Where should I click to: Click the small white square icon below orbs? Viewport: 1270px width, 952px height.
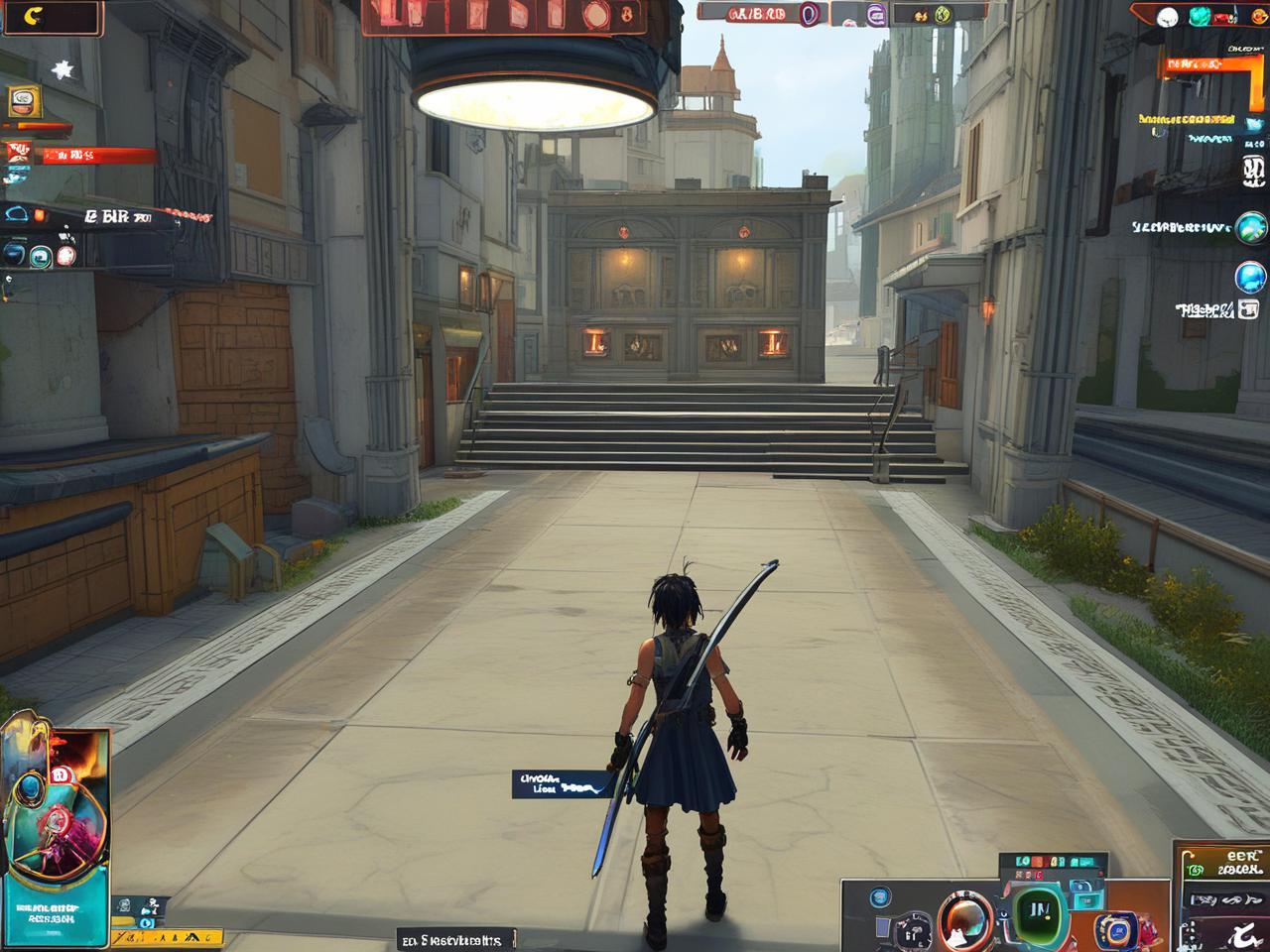pyautogui.click(x=1247, y=310)
